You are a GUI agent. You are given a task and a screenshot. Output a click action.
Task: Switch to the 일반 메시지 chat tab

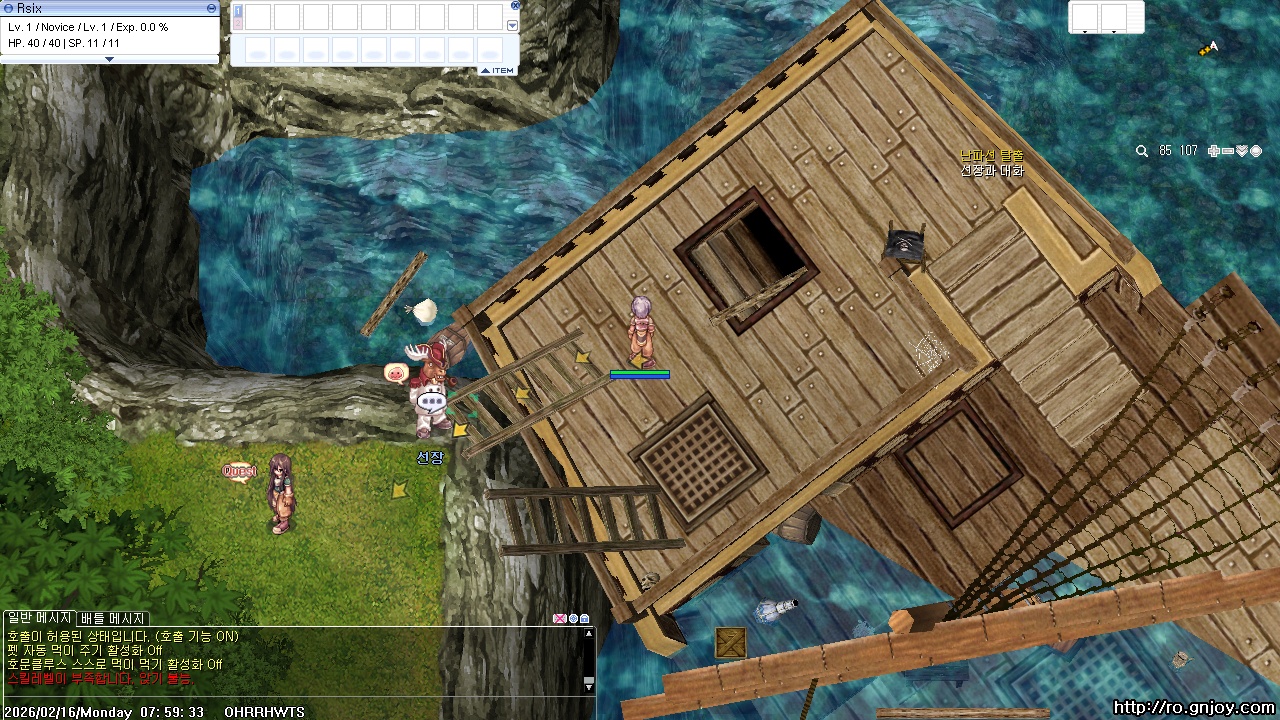tap(39, 619)
